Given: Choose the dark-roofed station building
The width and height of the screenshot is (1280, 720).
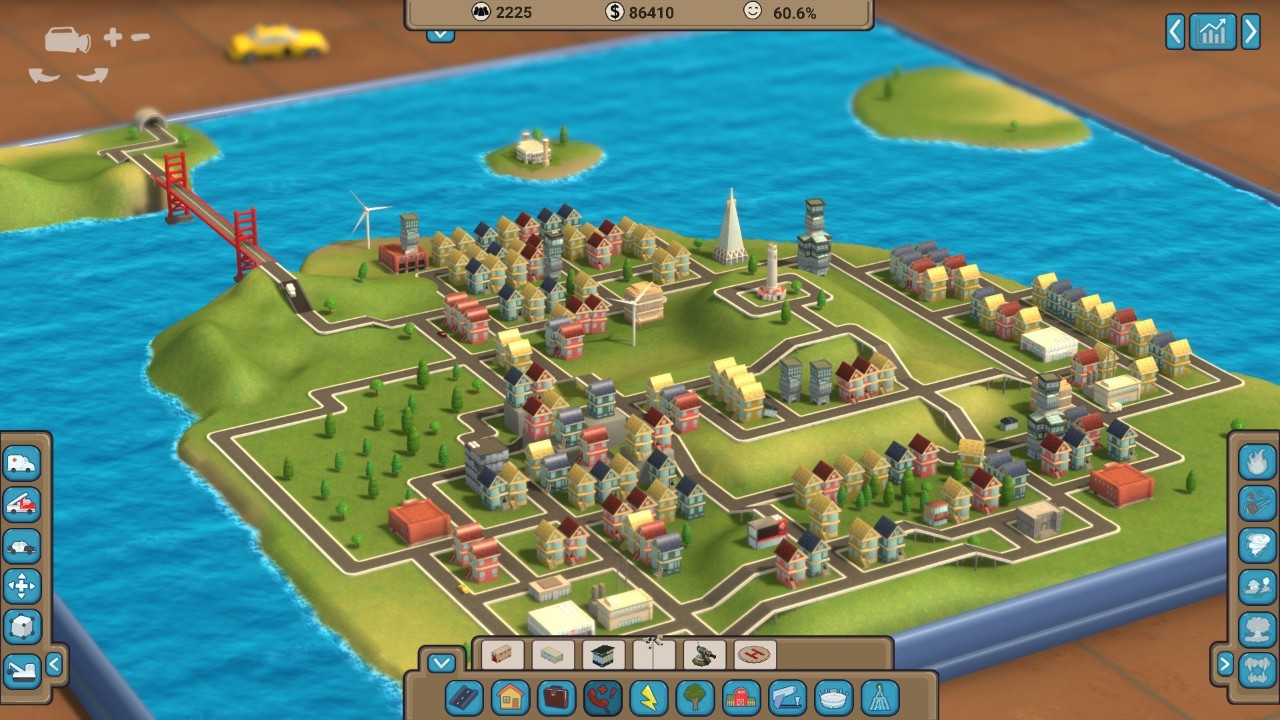Looking at the screenshot, I should [x=603, y=656].
